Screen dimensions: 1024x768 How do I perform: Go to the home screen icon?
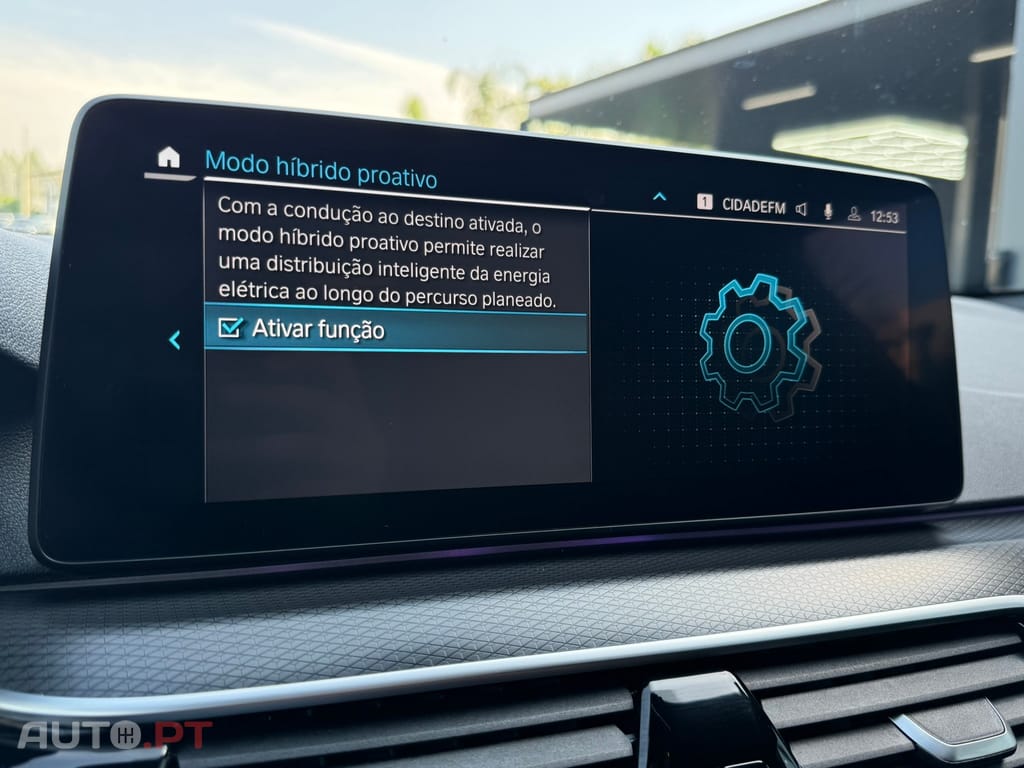point(169,157)
